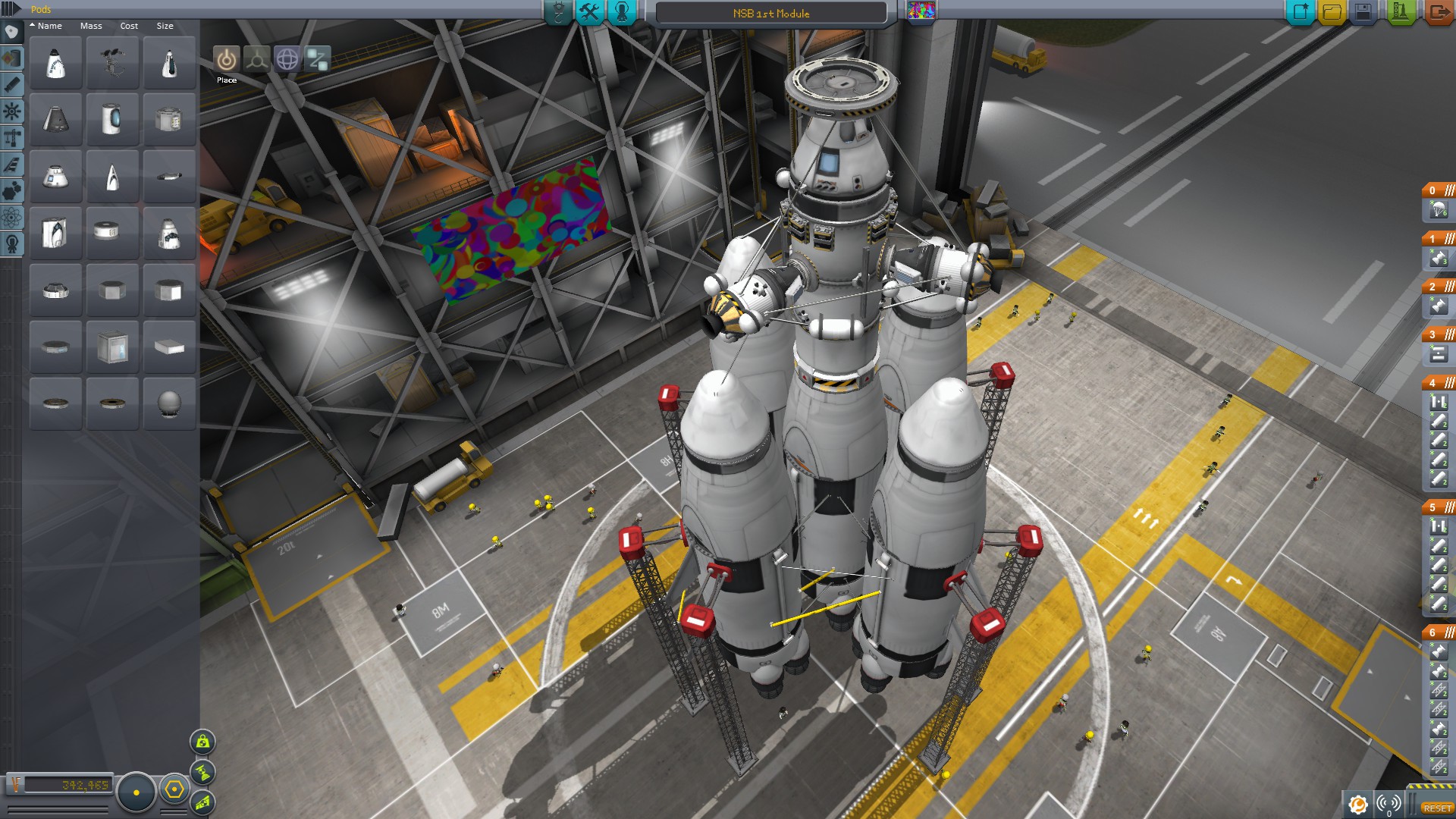1456x819 pixels.
Task: Save the craft with floppy disk button
Action: [x=1363, y=11]
